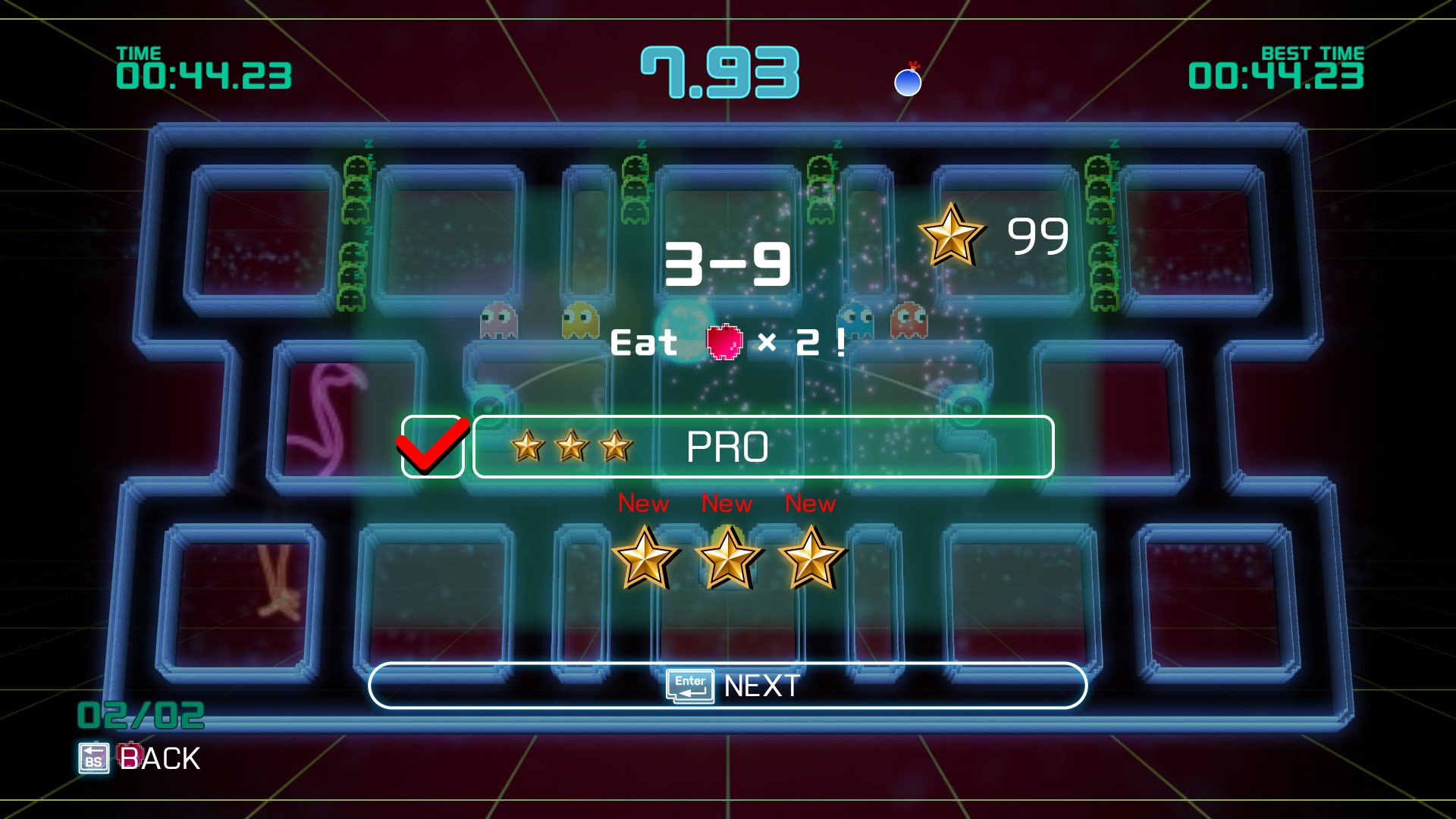Go BACK to the previous screen
1456x819 pixels.
[140, 758]
